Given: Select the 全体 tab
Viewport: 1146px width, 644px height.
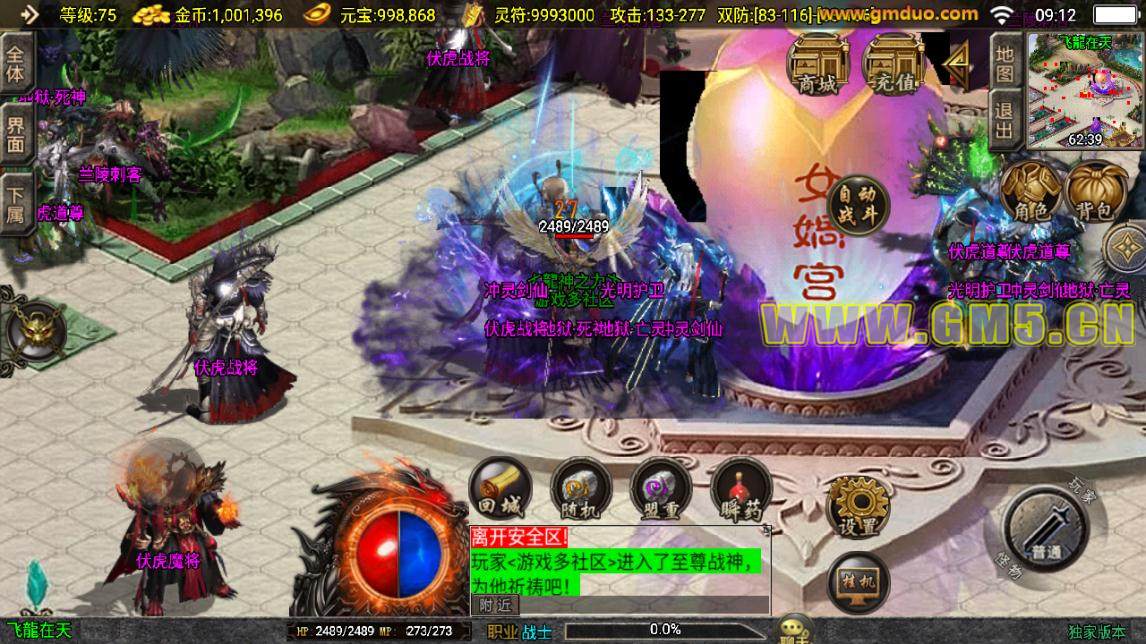Looking at the screenshot, I should (x=16, y=63).
